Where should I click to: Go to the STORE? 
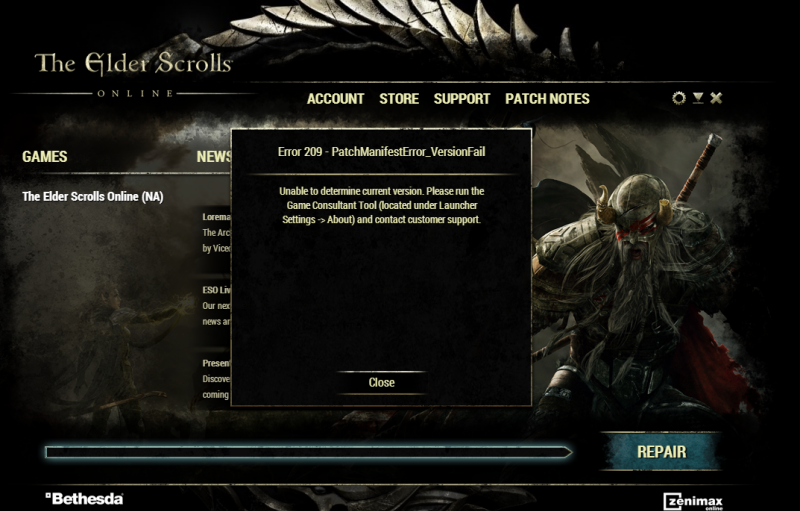coord(399,99)
